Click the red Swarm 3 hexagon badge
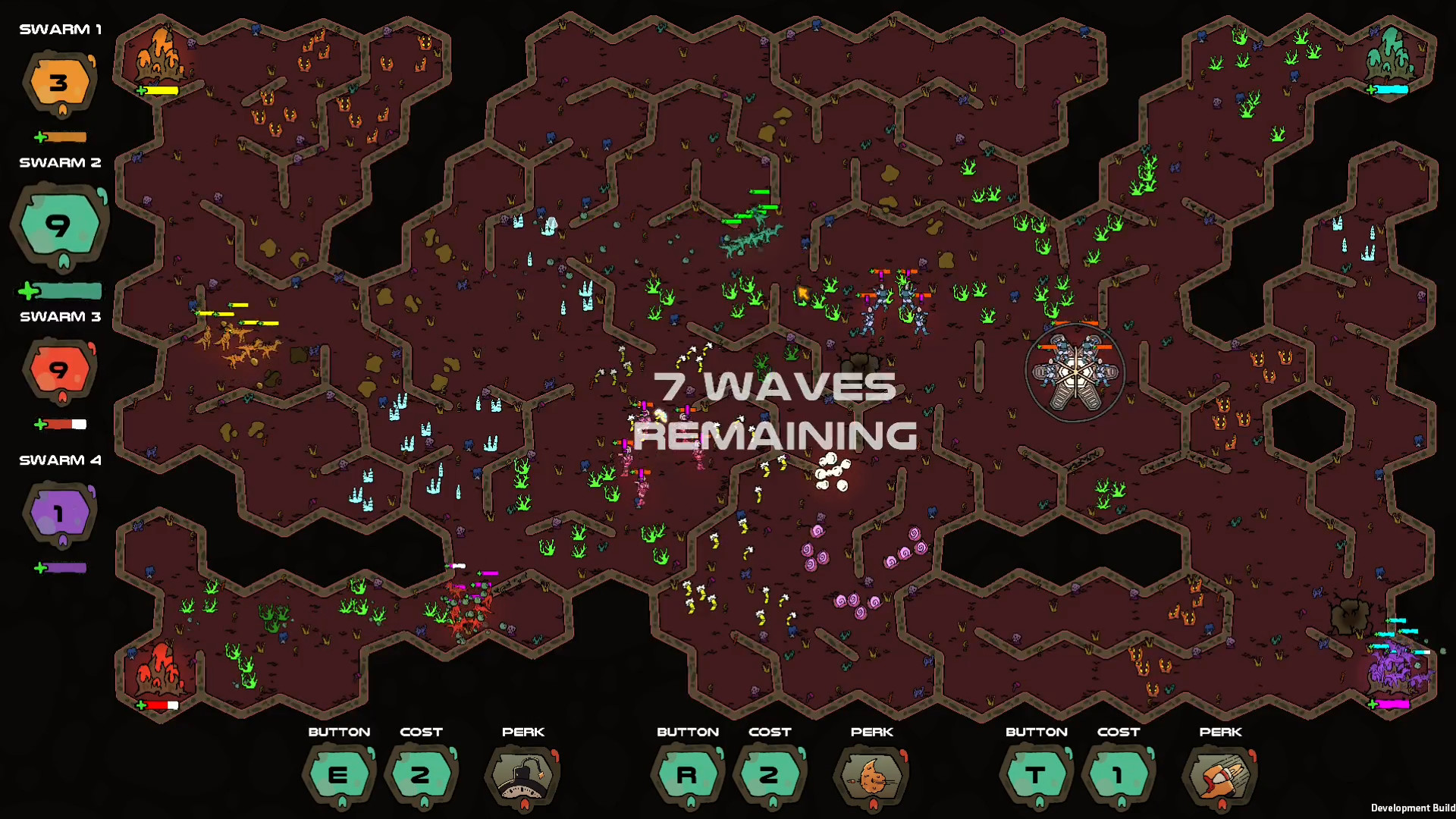 (59, 371)
